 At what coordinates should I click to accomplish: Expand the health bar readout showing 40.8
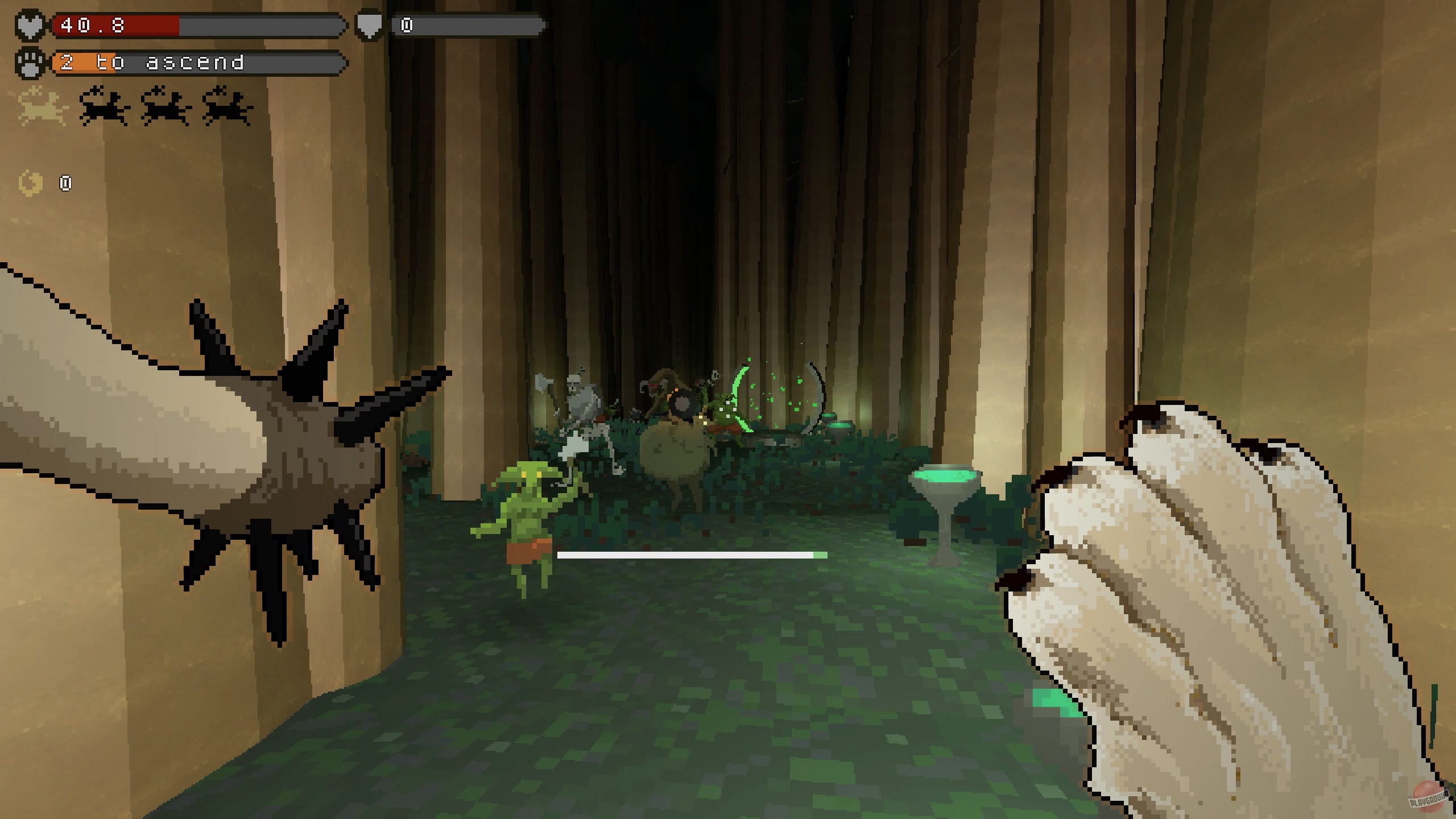click(x=199, y=24)
